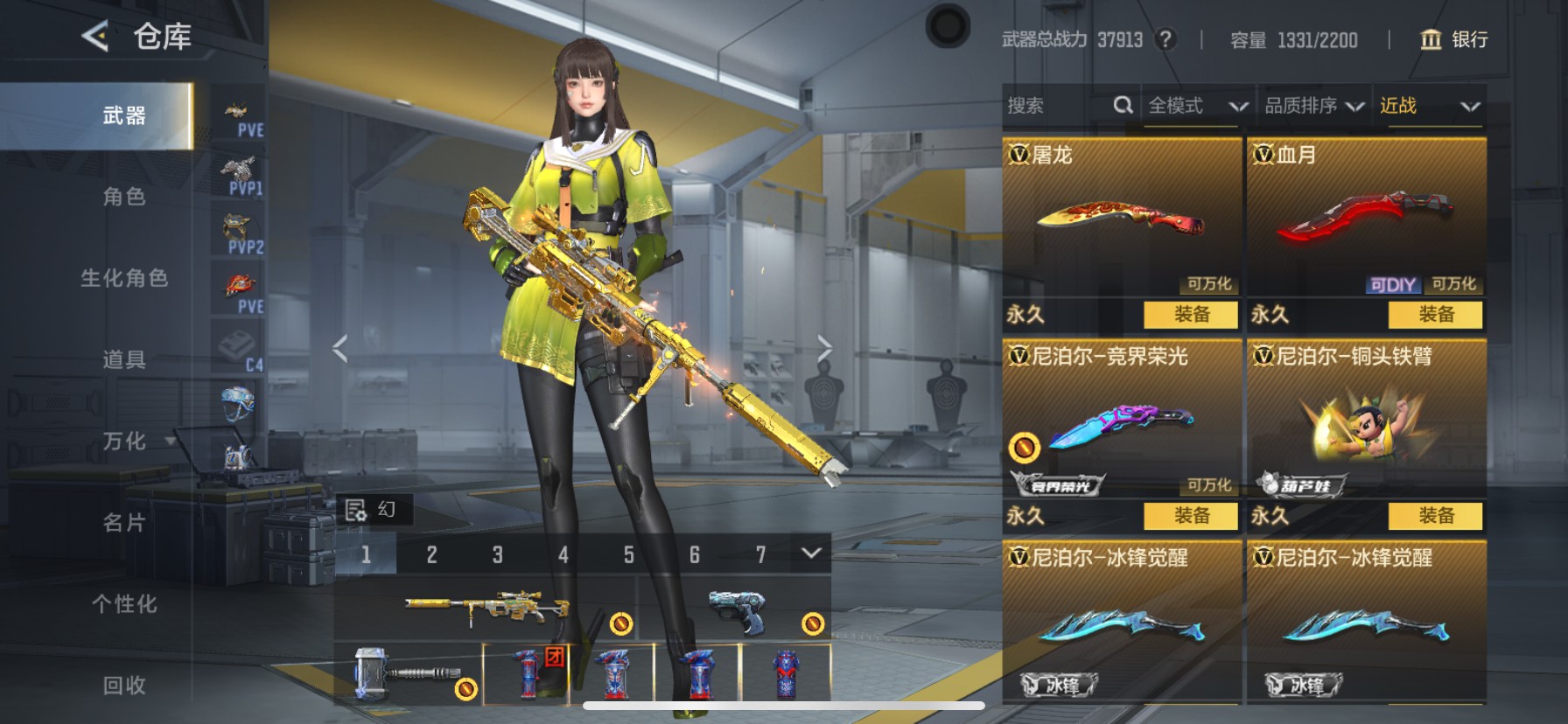Open the 万化 section
The image size is (1568, 724).
click(124, 441)
